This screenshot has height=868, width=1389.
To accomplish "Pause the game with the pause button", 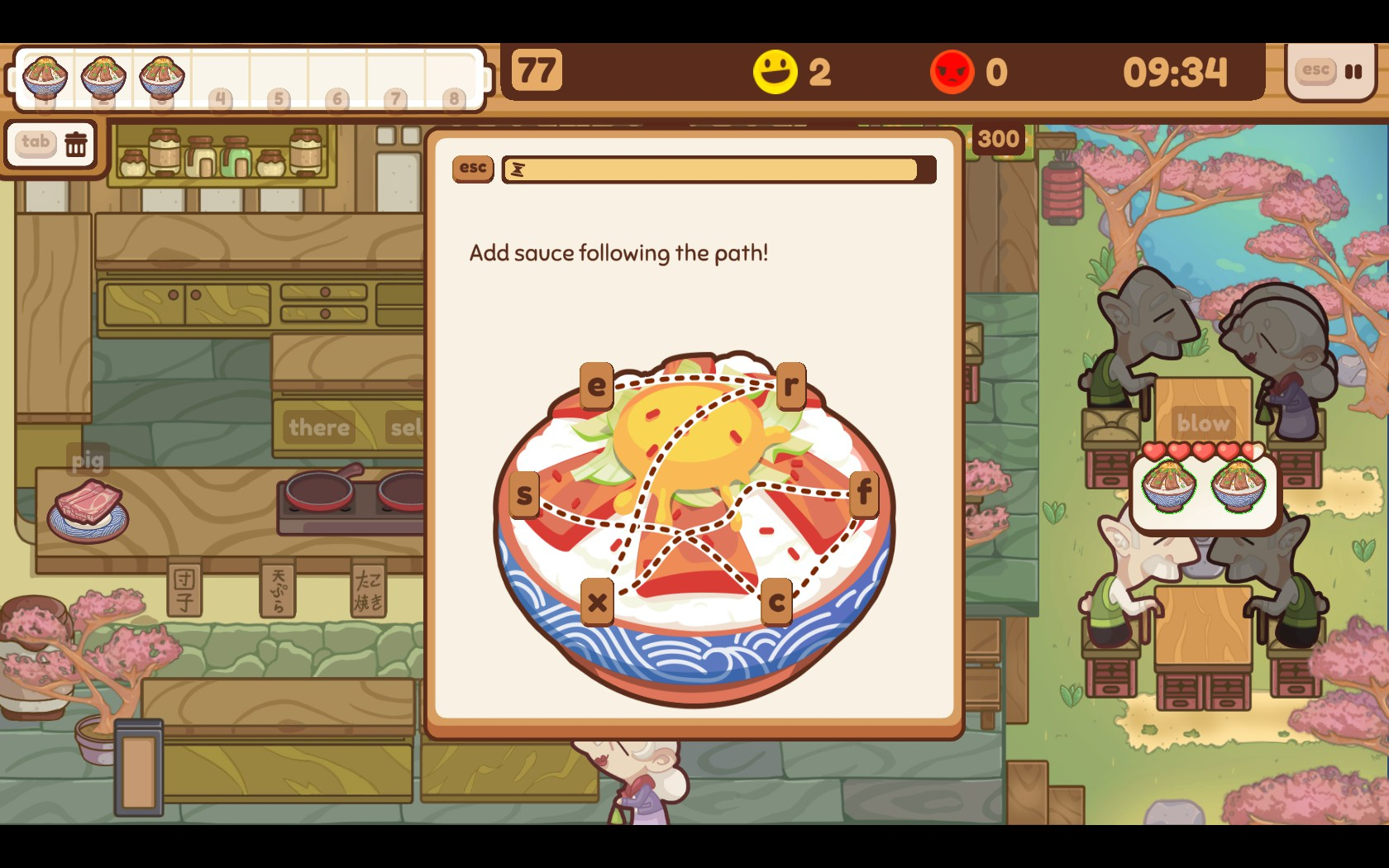I will click(x=1353, y=72).
